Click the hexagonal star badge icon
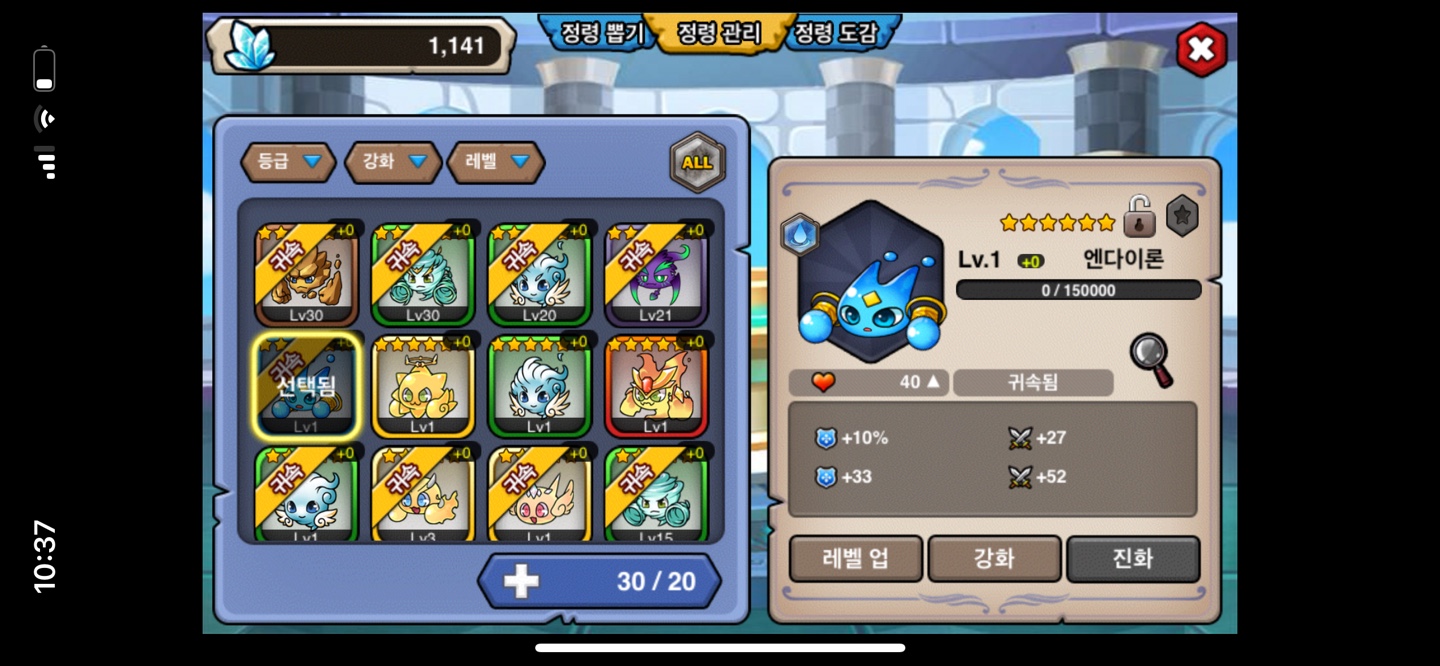Image resolution: width=1440 pixels, height=666 pixels. coord(1182,216)
